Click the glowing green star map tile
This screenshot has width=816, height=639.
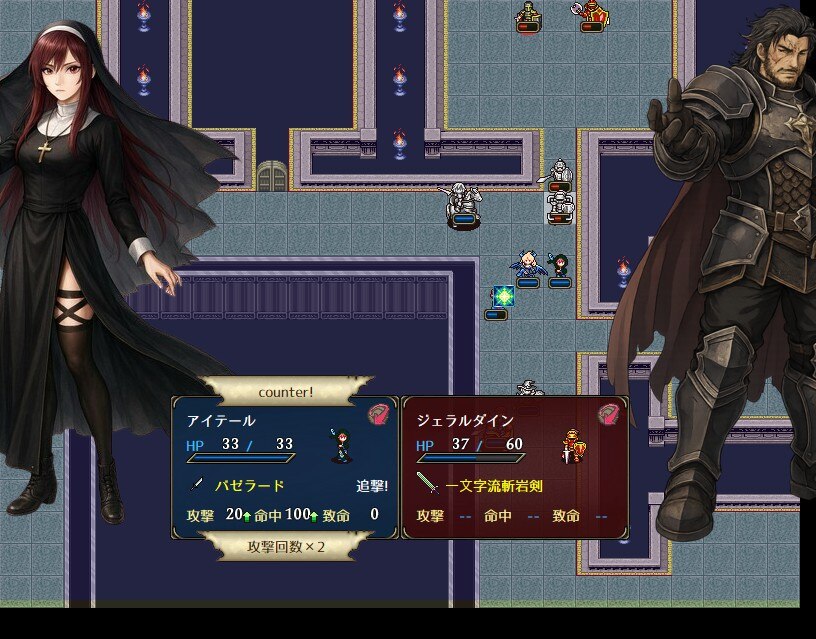pos(503,297)
